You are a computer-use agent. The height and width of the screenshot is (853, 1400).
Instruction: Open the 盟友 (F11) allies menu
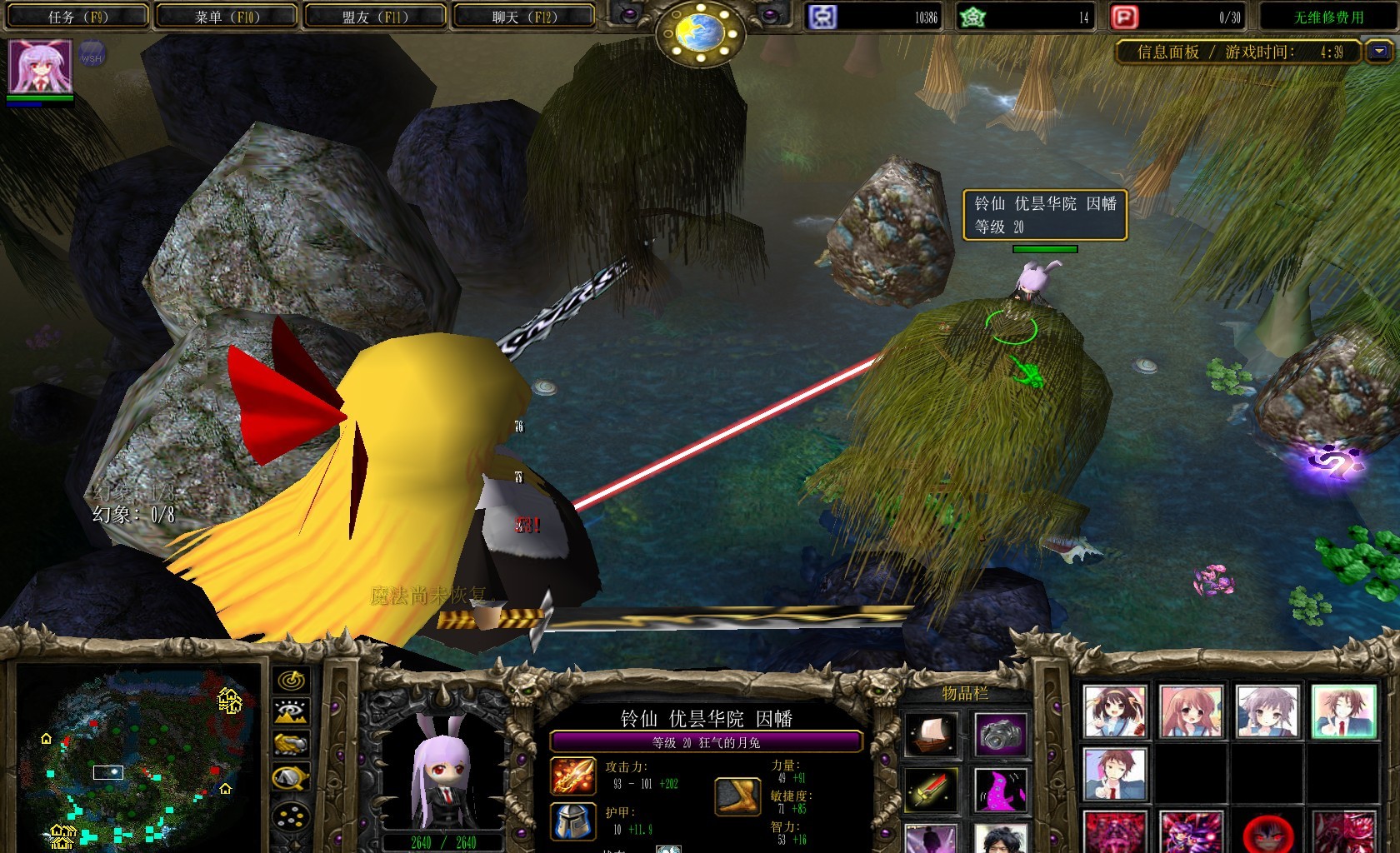375,17
